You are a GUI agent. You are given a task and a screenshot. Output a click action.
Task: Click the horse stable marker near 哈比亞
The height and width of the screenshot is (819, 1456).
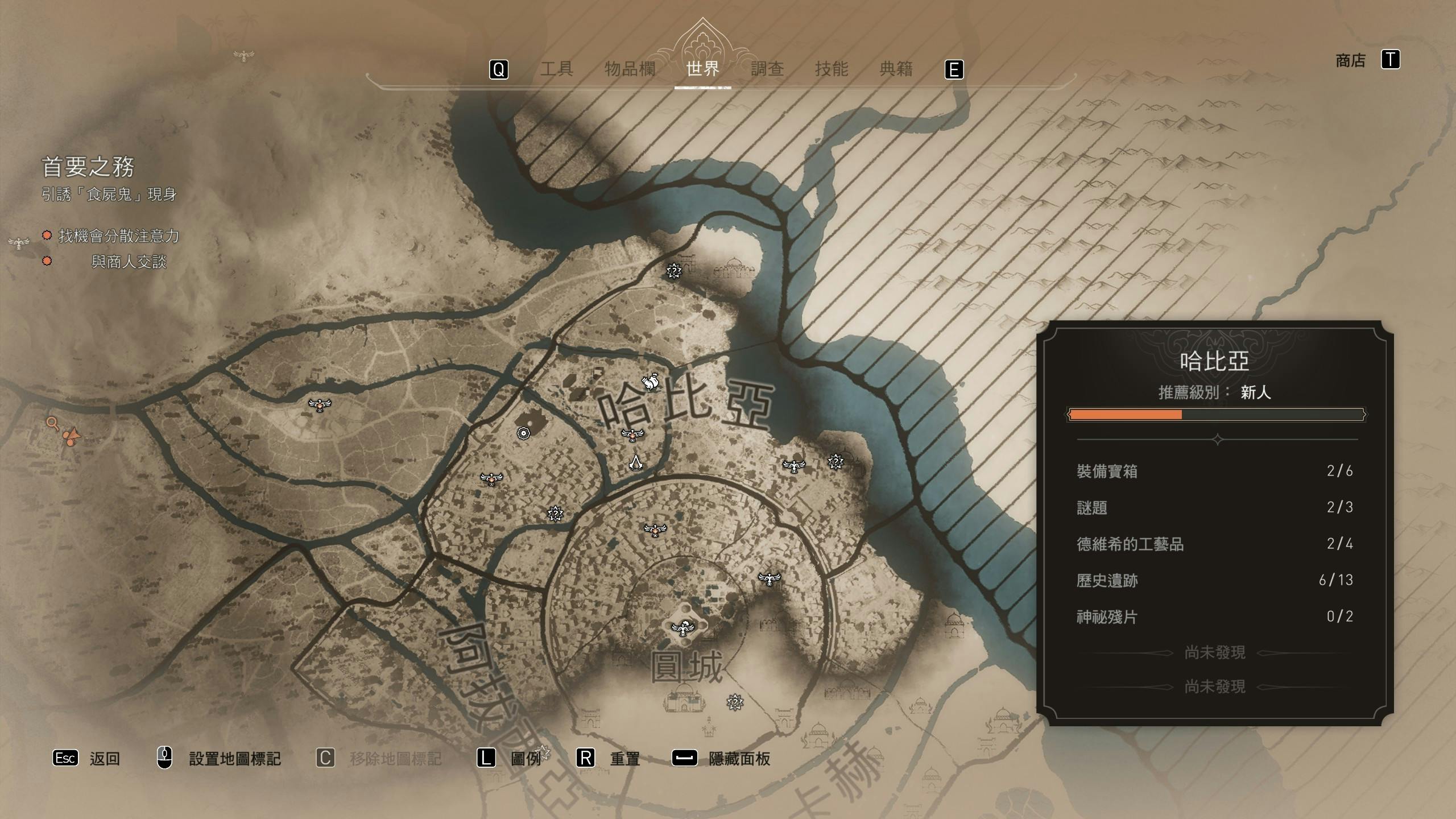pos(650,382)
